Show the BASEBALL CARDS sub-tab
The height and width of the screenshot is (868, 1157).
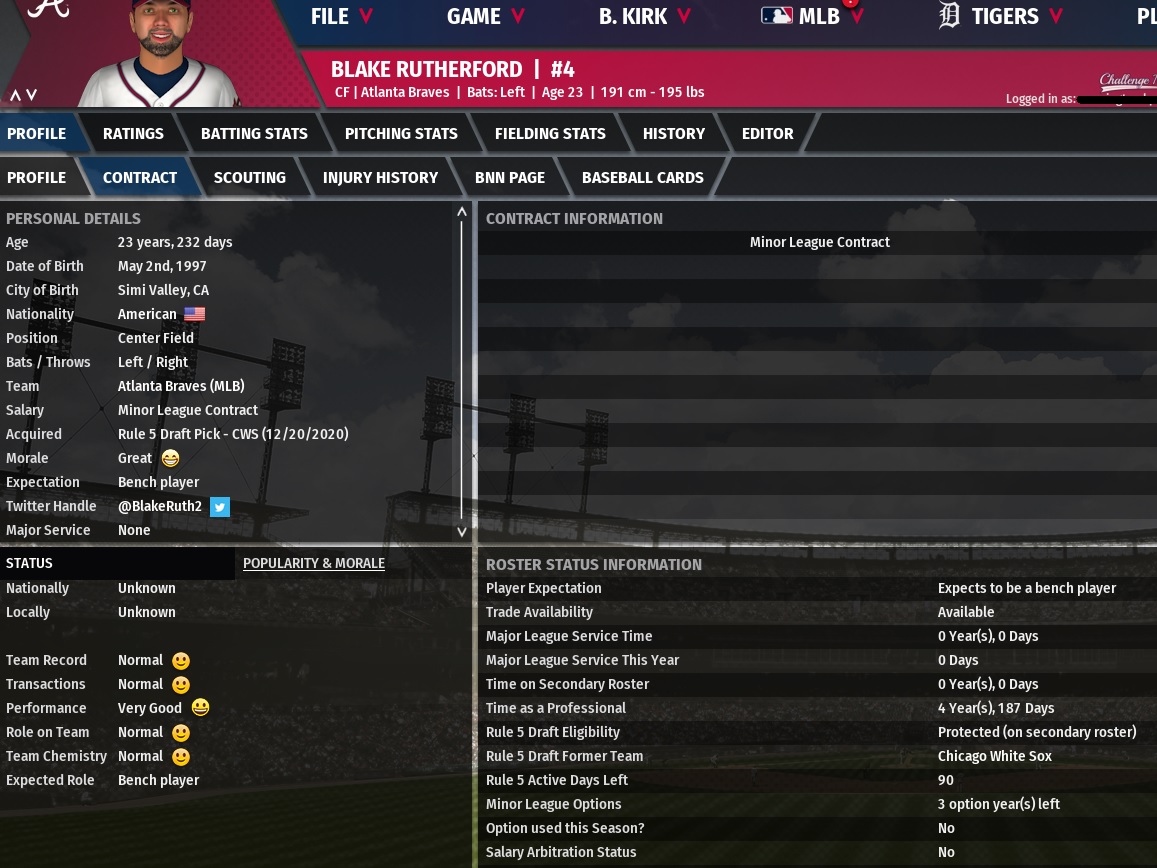tap(642, 177)
